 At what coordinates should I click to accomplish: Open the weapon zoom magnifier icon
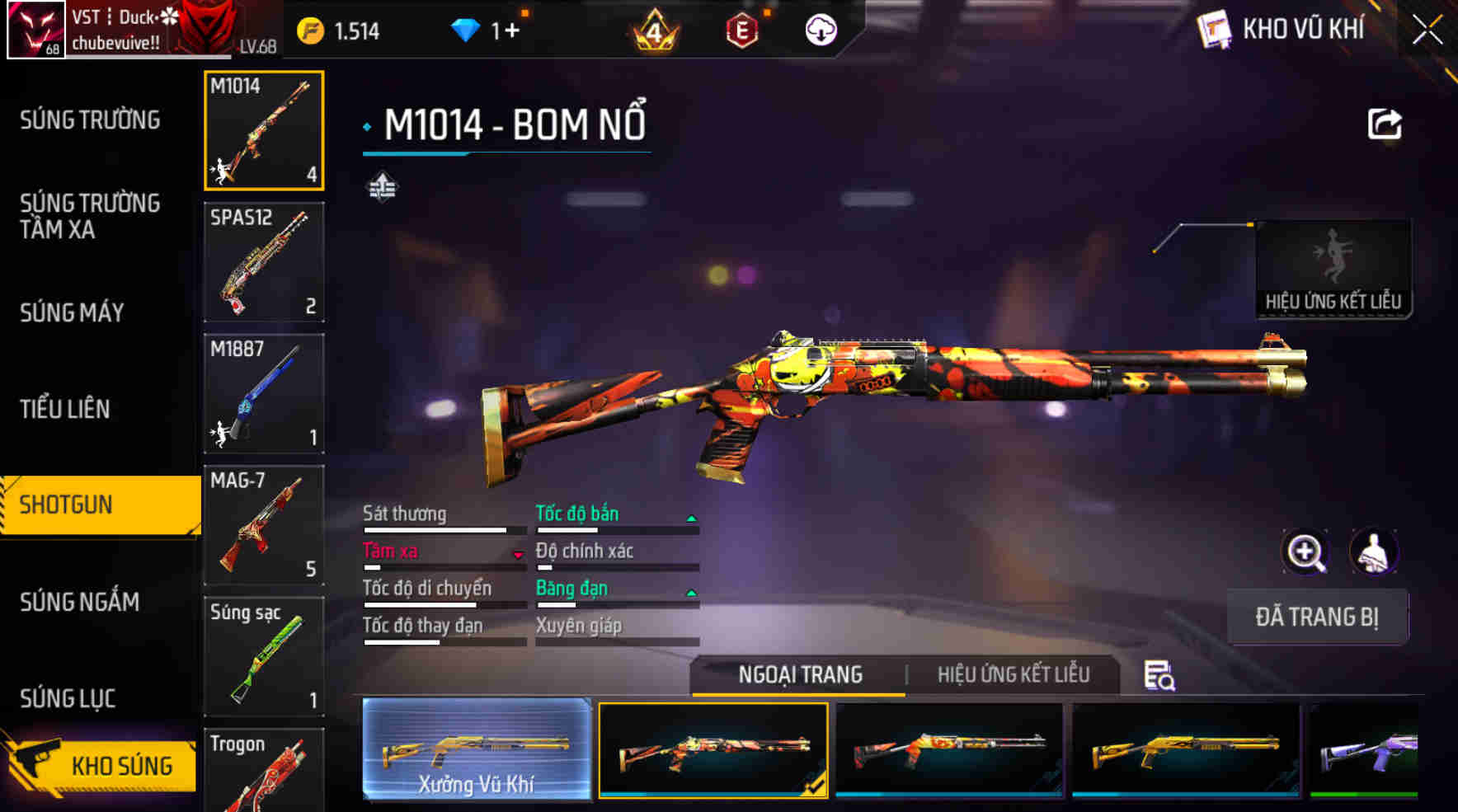pyautogui.click(x=1305, y=551)
